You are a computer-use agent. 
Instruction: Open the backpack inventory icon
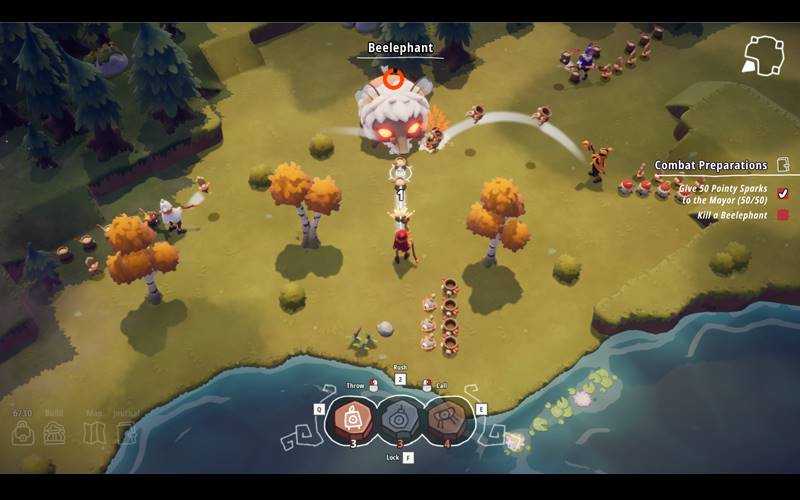click(x=23, y=433)
